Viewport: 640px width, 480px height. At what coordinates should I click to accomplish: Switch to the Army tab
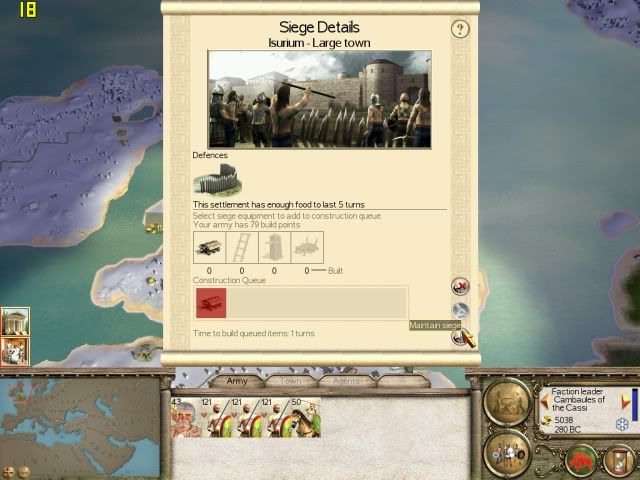tap(237, 381)
